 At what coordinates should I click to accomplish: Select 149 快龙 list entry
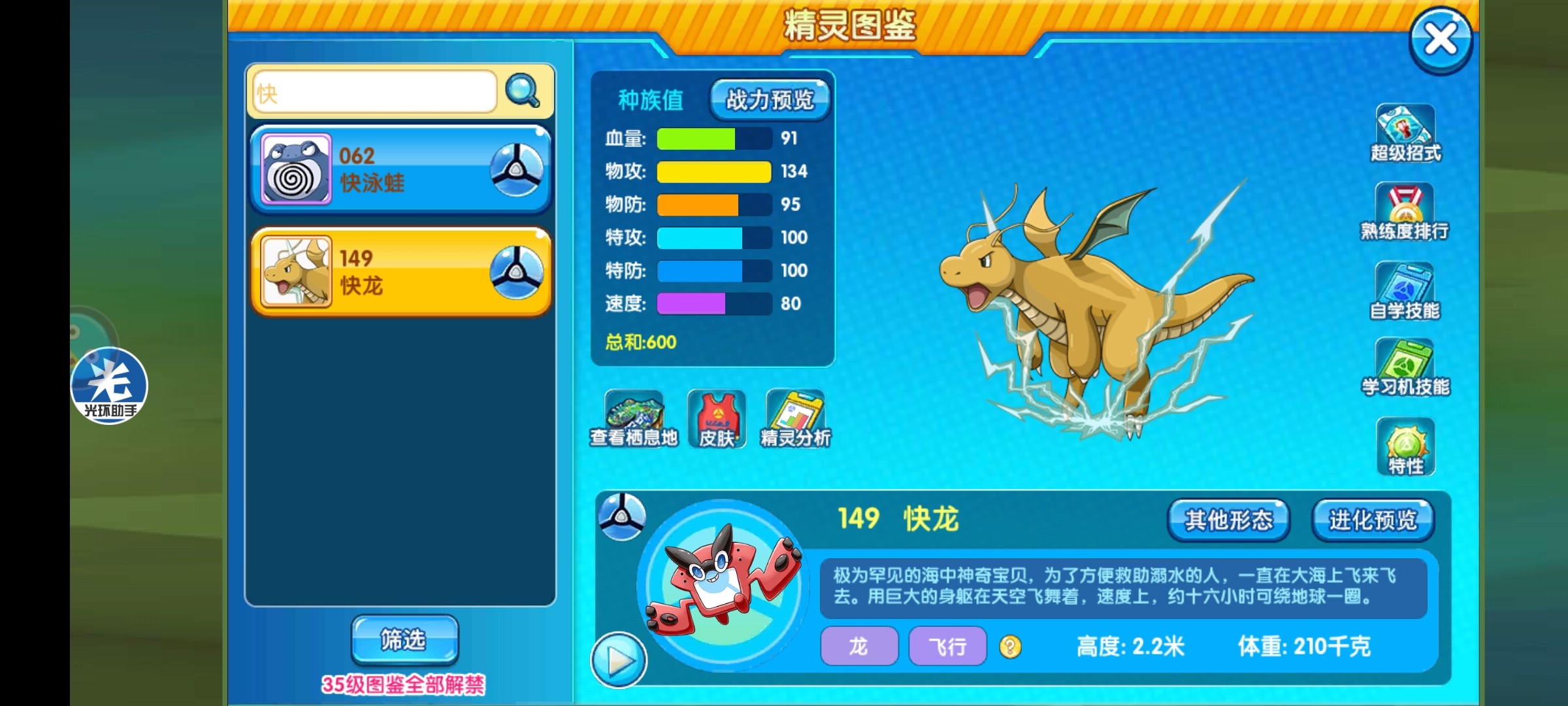(x=400, y=272)
